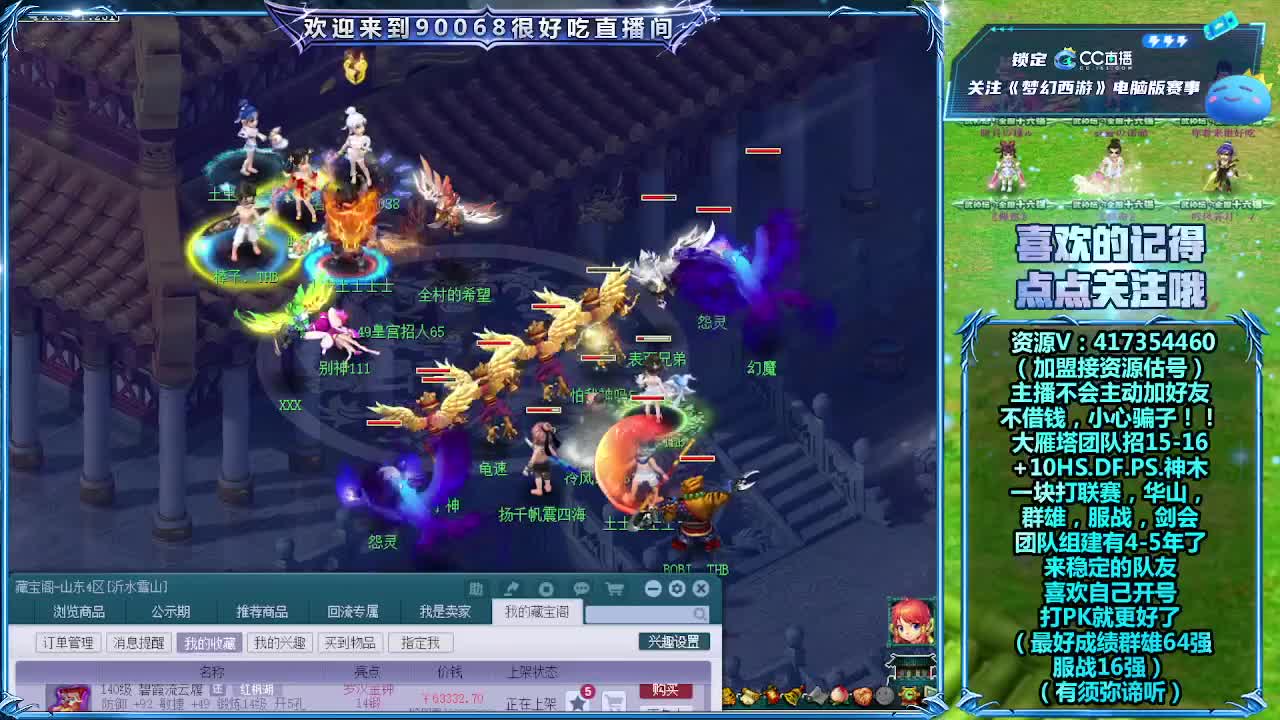Screen dimensions: 1280x720
Task: Click the 购买 buy button on the listed item
Action: click(x=665, y=691)
